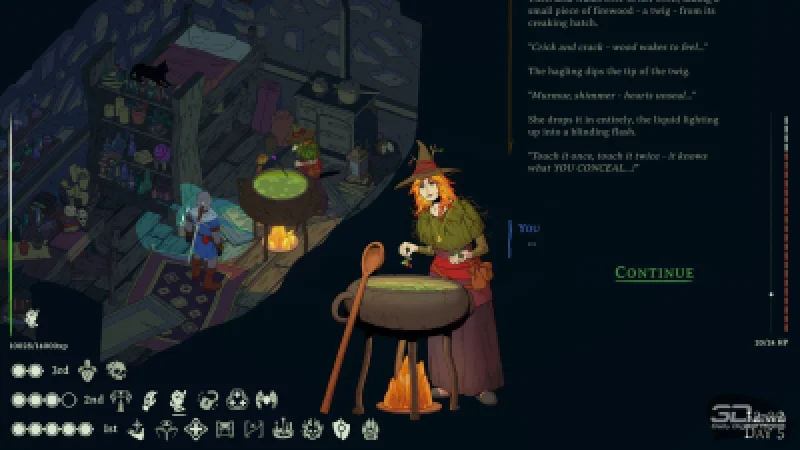Click the character portrait icon above the HP readout

pyautogui.click(x=33, y=319)
